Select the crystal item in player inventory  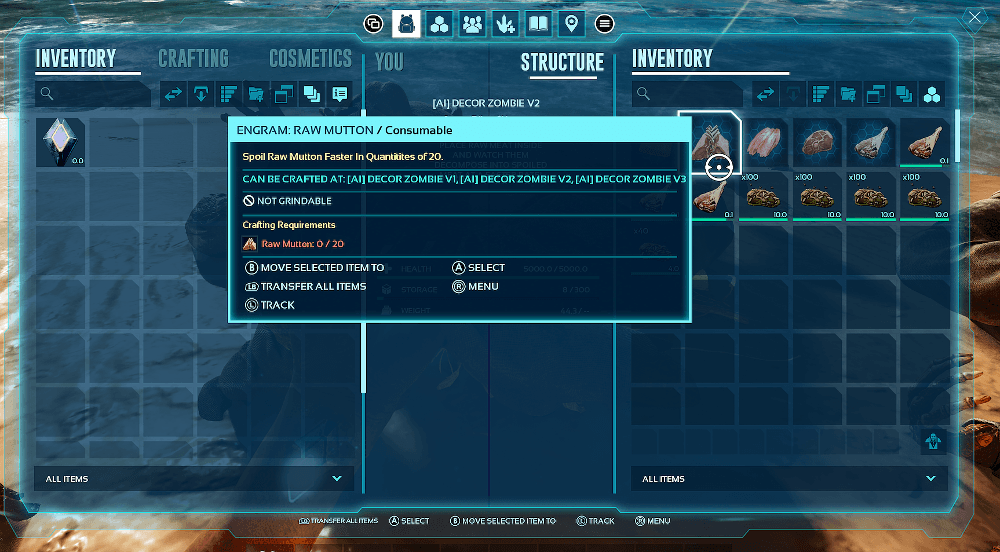pos(60,141)
